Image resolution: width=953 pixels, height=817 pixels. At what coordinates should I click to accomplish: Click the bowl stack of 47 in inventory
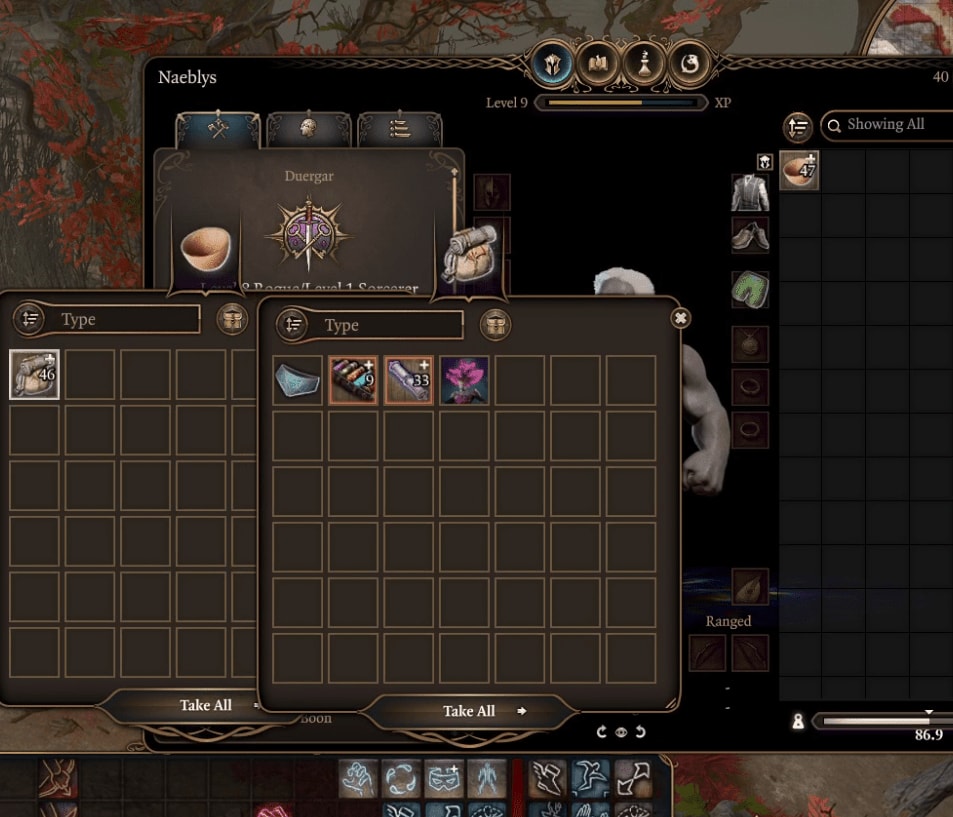[799, 171]
